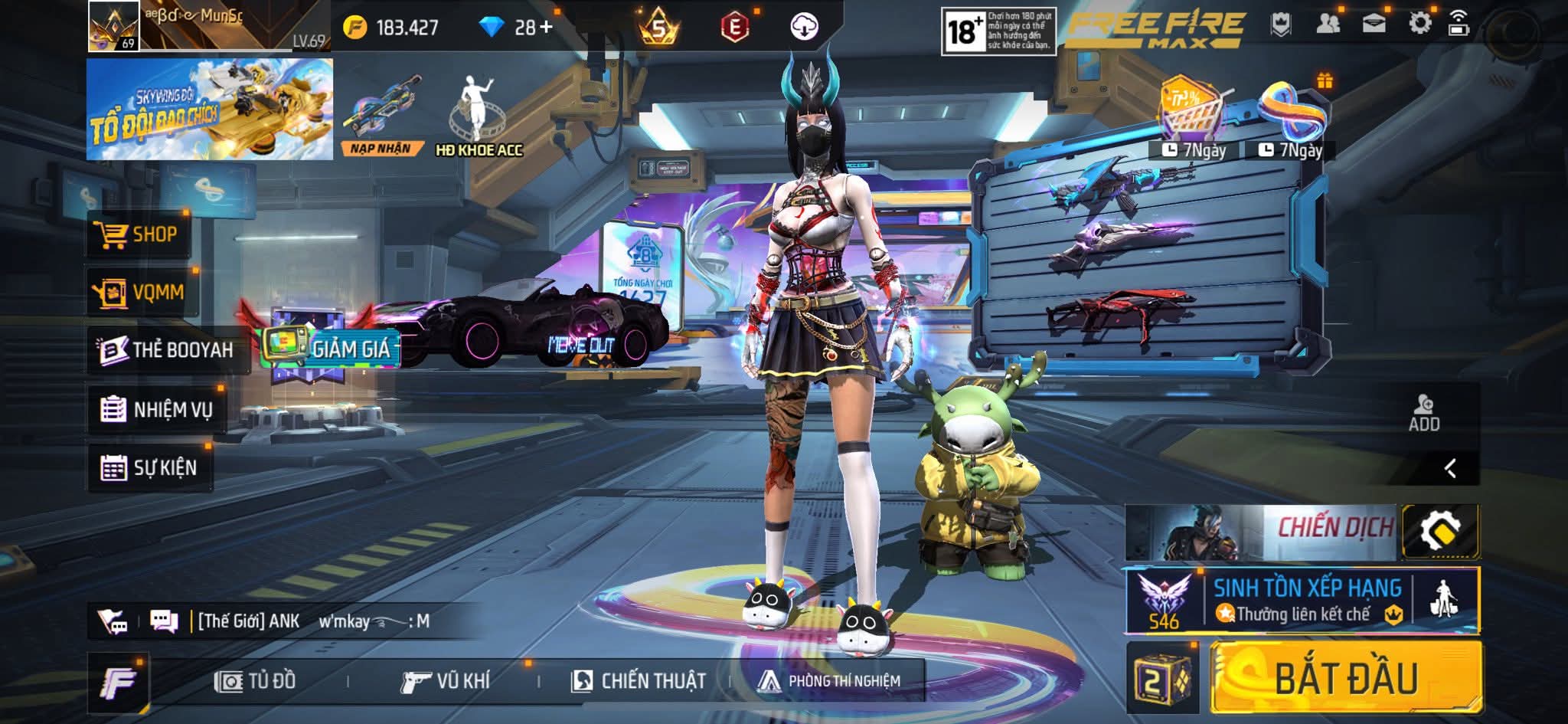Select SINH TỒN XẾP HẠNG game mode
The height and width of the screenshot is (724, 1568).
pyautogui.click(x=1302, y=601)
